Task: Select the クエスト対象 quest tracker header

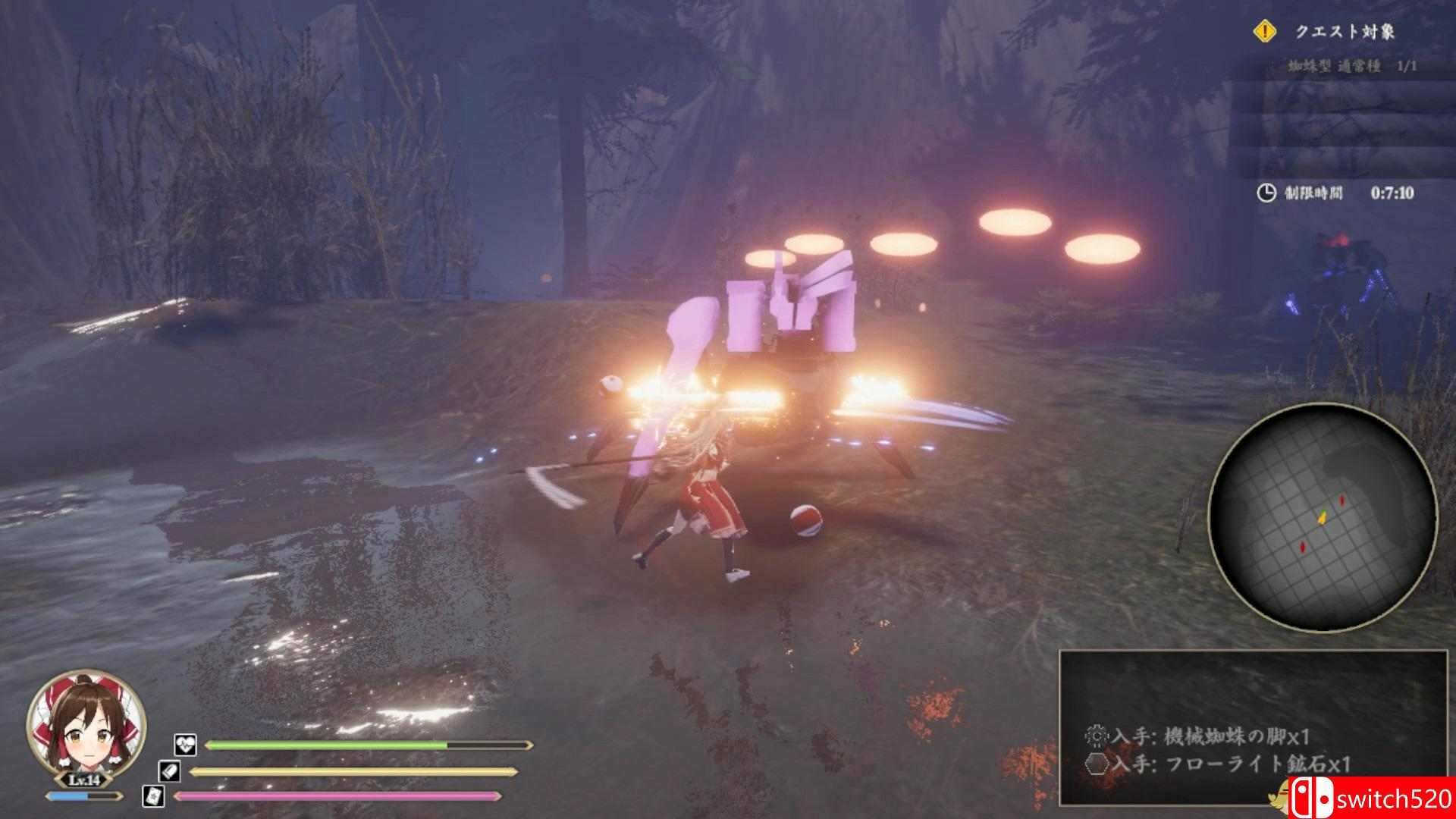Action: tap(1344, 32)
